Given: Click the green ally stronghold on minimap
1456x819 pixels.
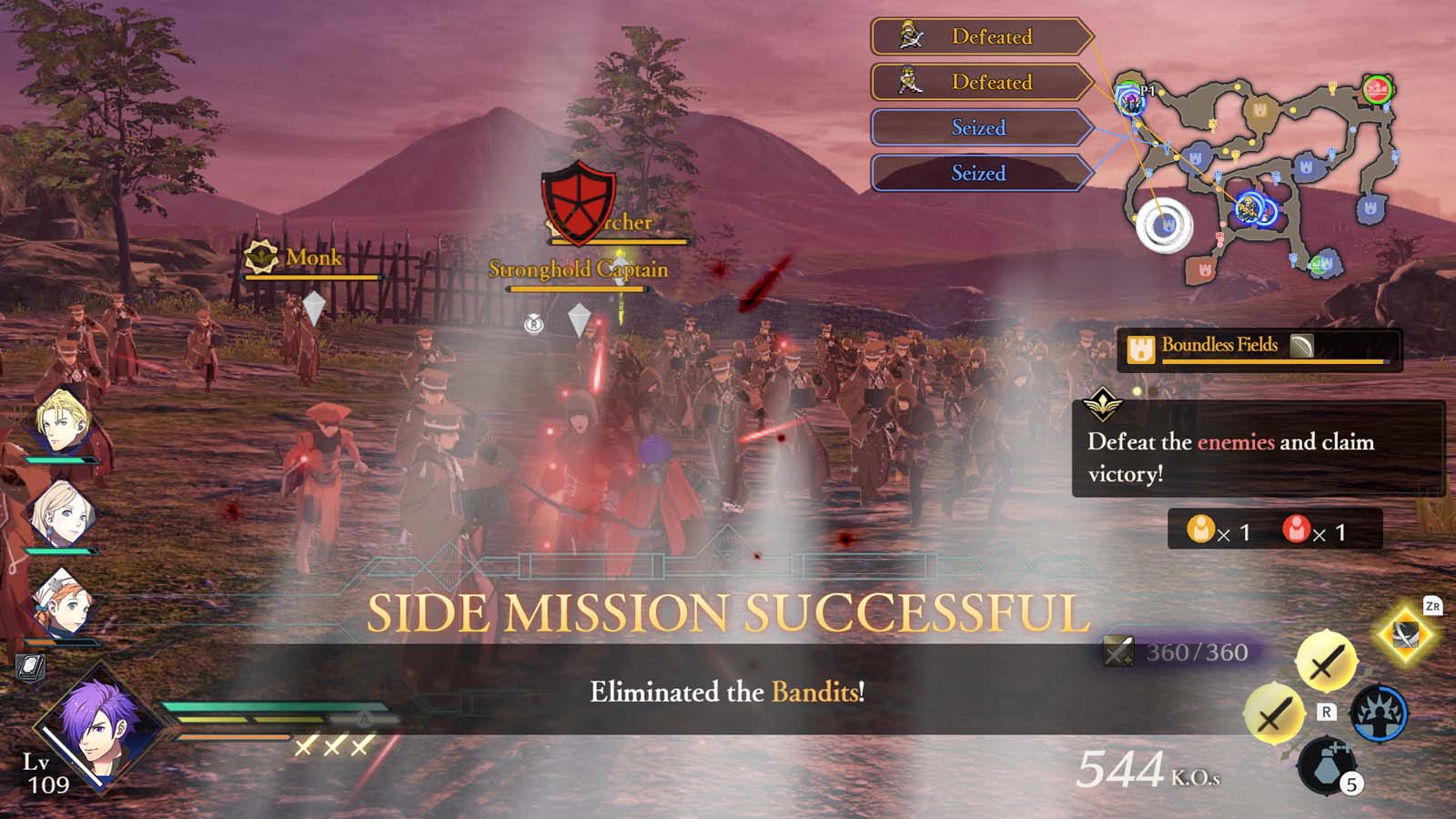Looking at the screenshot, I should pos(1321,264).
